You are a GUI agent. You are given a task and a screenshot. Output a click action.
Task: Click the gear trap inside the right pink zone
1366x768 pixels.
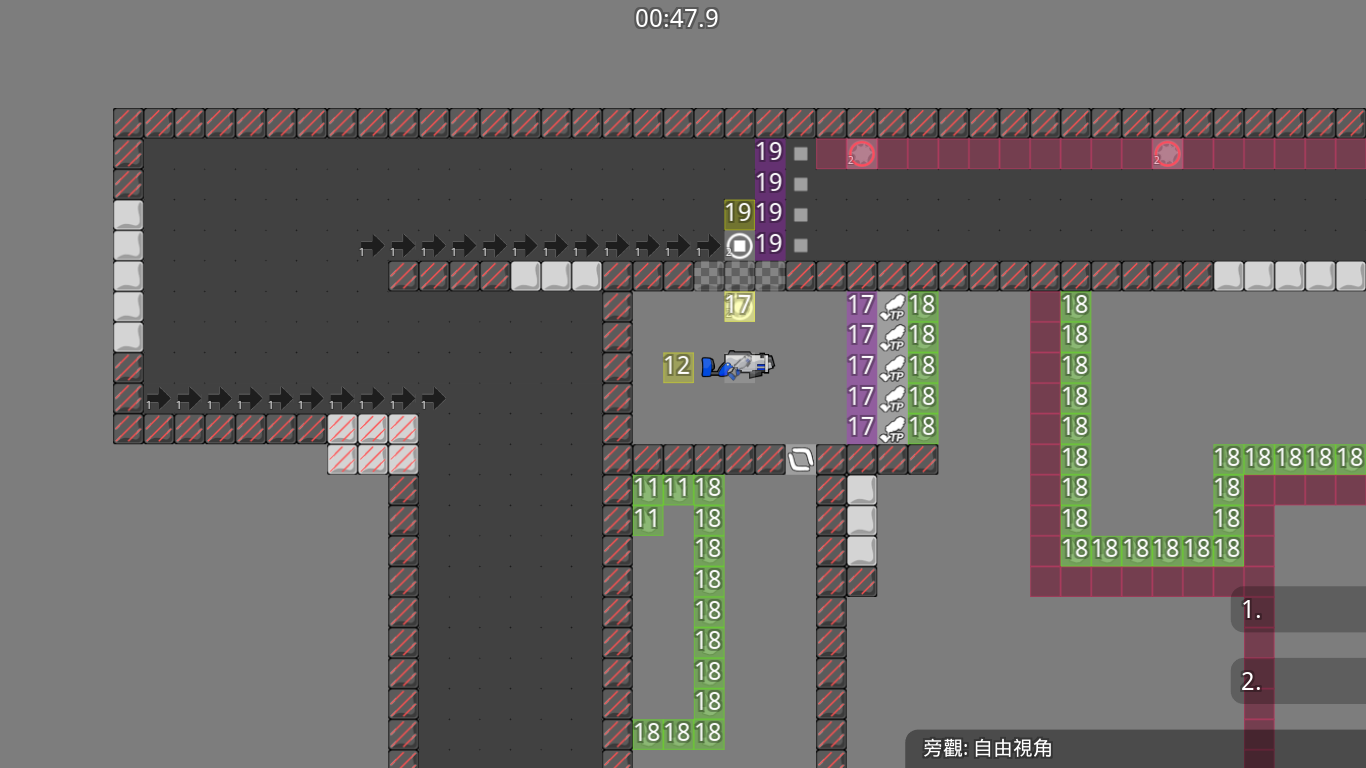[x=1167, y=154]
